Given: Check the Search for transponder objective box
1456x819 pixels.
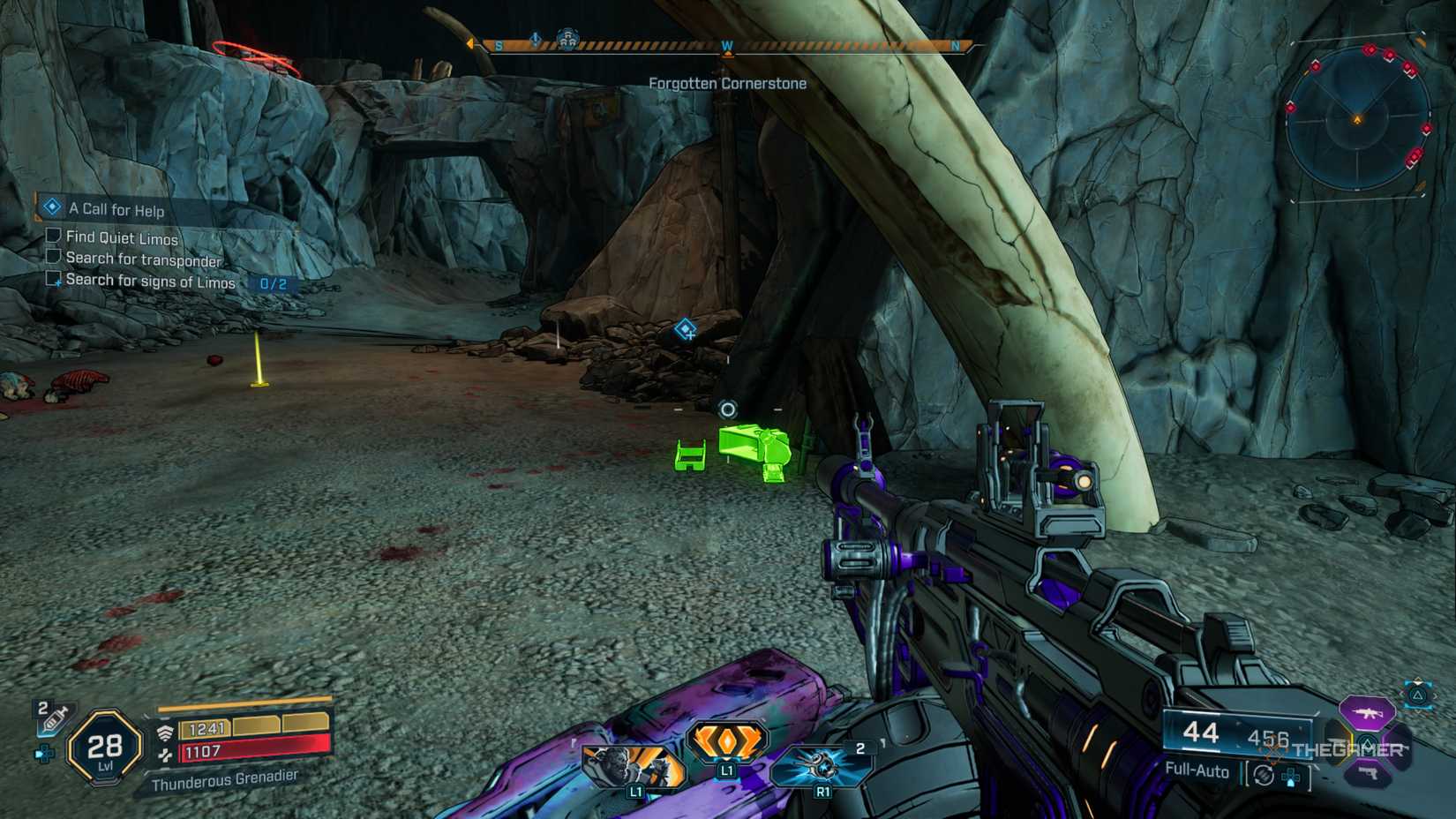Looking at the screenshot, I should coord(52,259).
